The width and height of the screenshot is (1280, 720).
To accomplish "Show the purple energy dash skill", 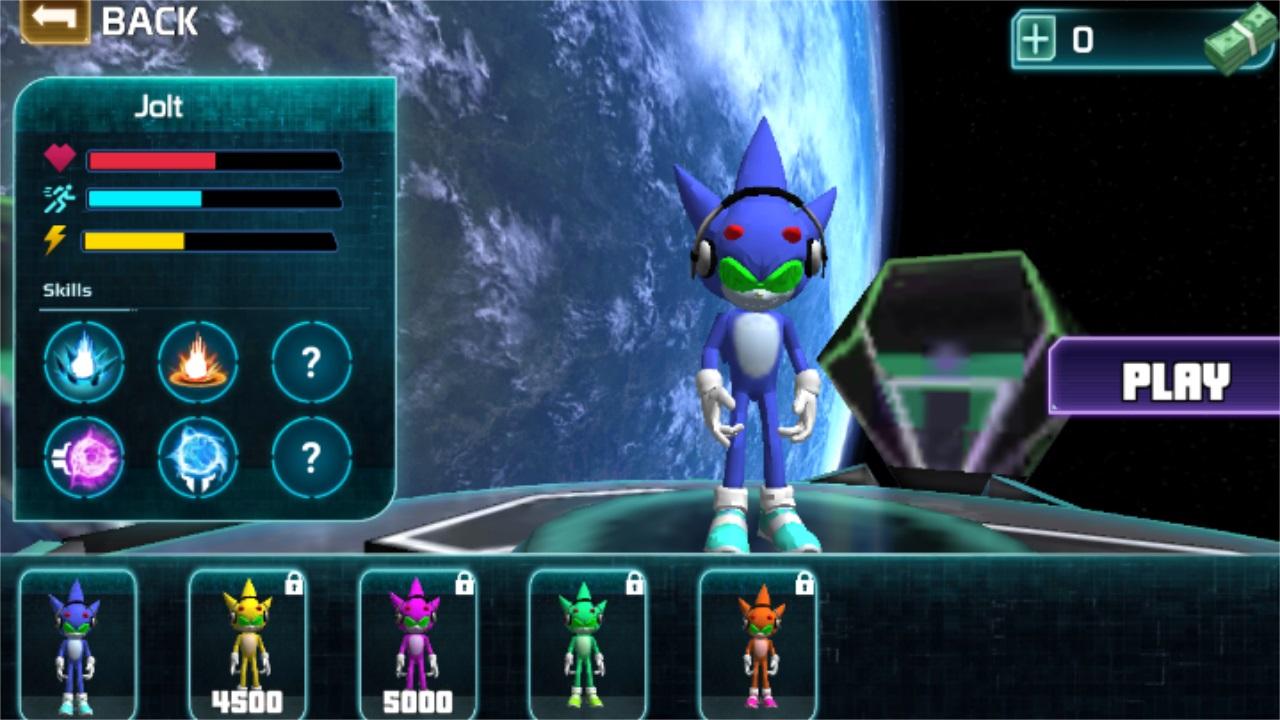I will tap(84, 458).
